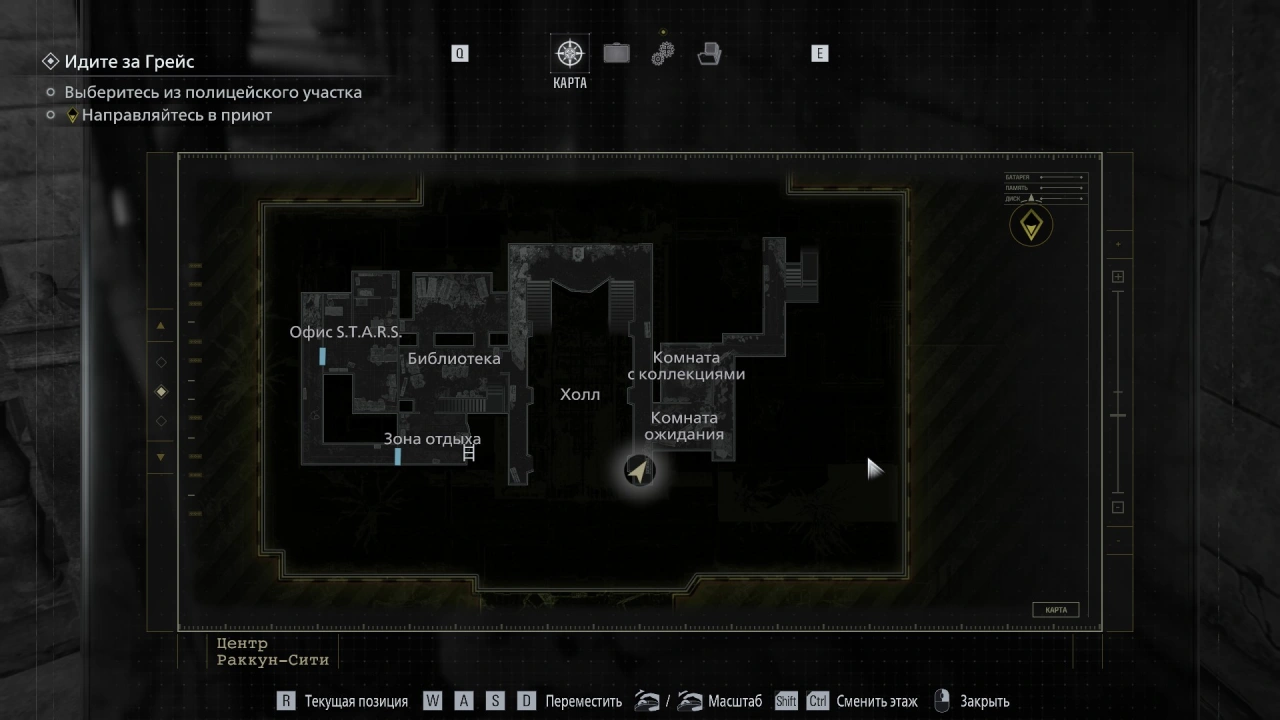The image size is (1280, 720).
Task: Zoom in with the plus box button
Action: click(x=1118, y=277)
